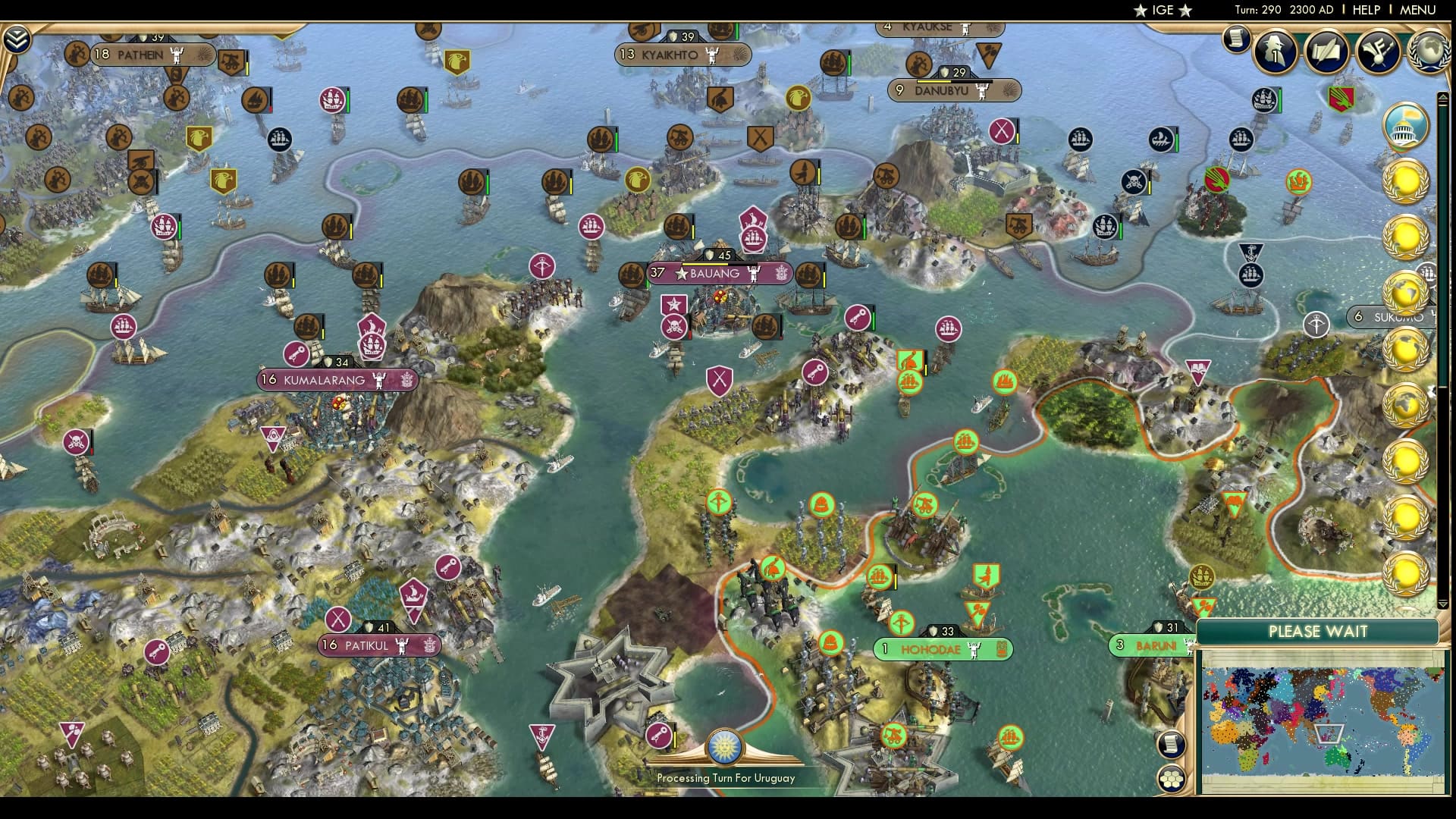Viewport: 1456px width, 819px height.
Task: Open the Diplomacy overview globe icon
Action: [x=1430, y=50]
